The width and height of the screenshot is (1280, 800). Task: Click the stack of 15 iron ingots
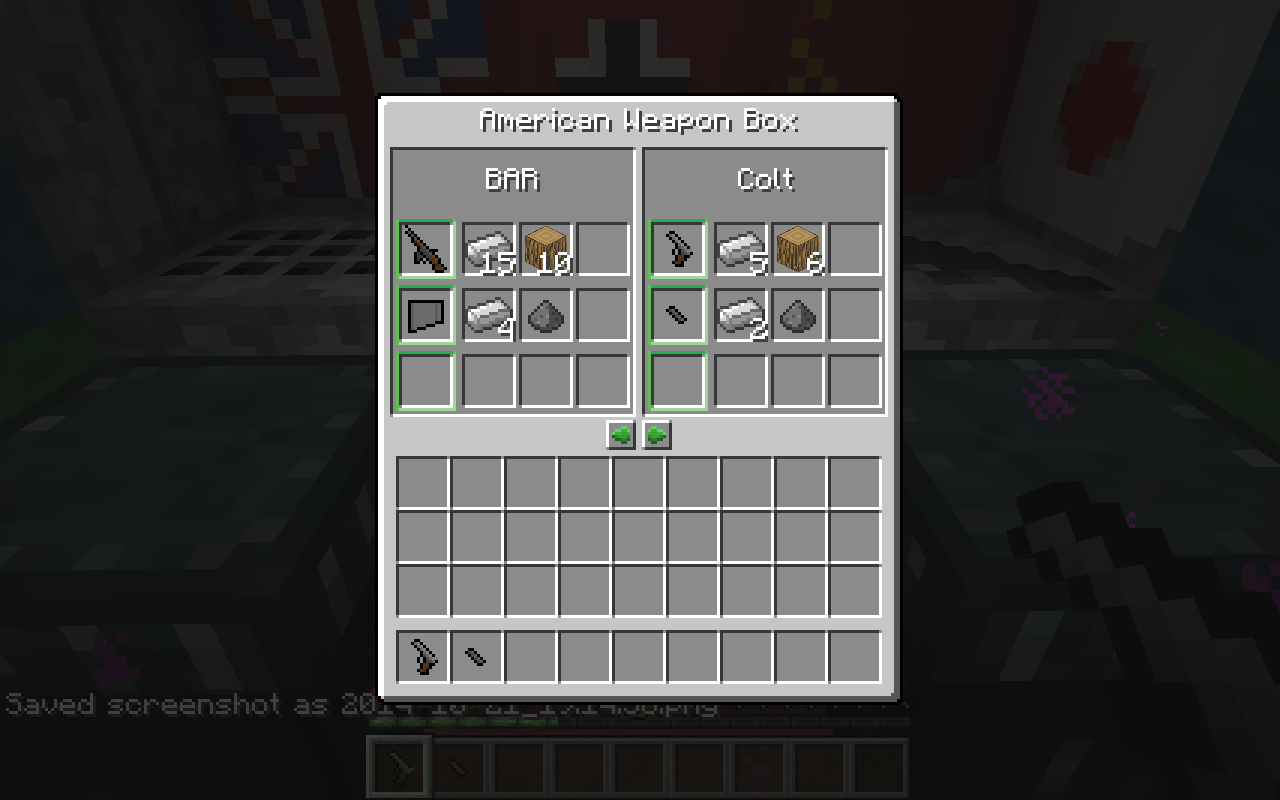[x=489, y=249]
